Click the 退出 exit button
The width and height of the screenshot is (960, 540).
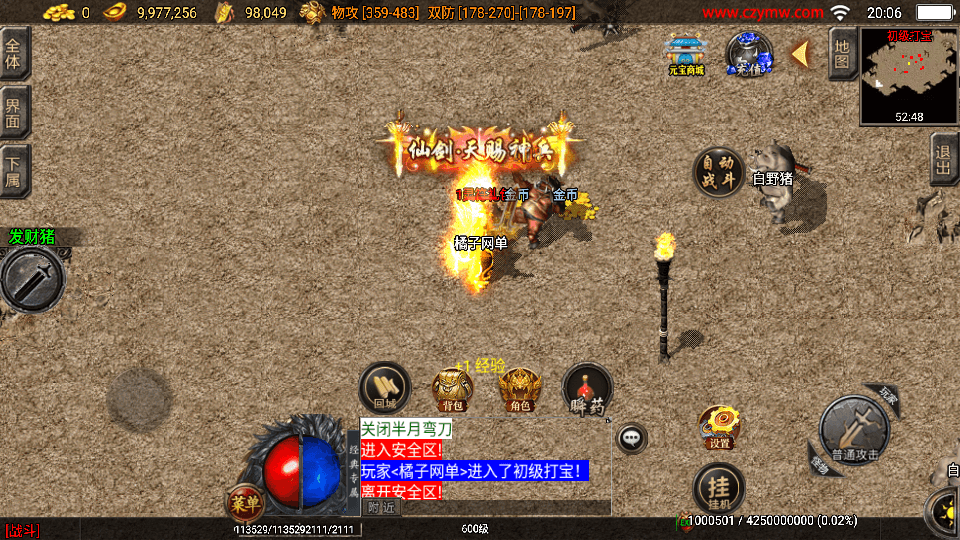point(943,159)
